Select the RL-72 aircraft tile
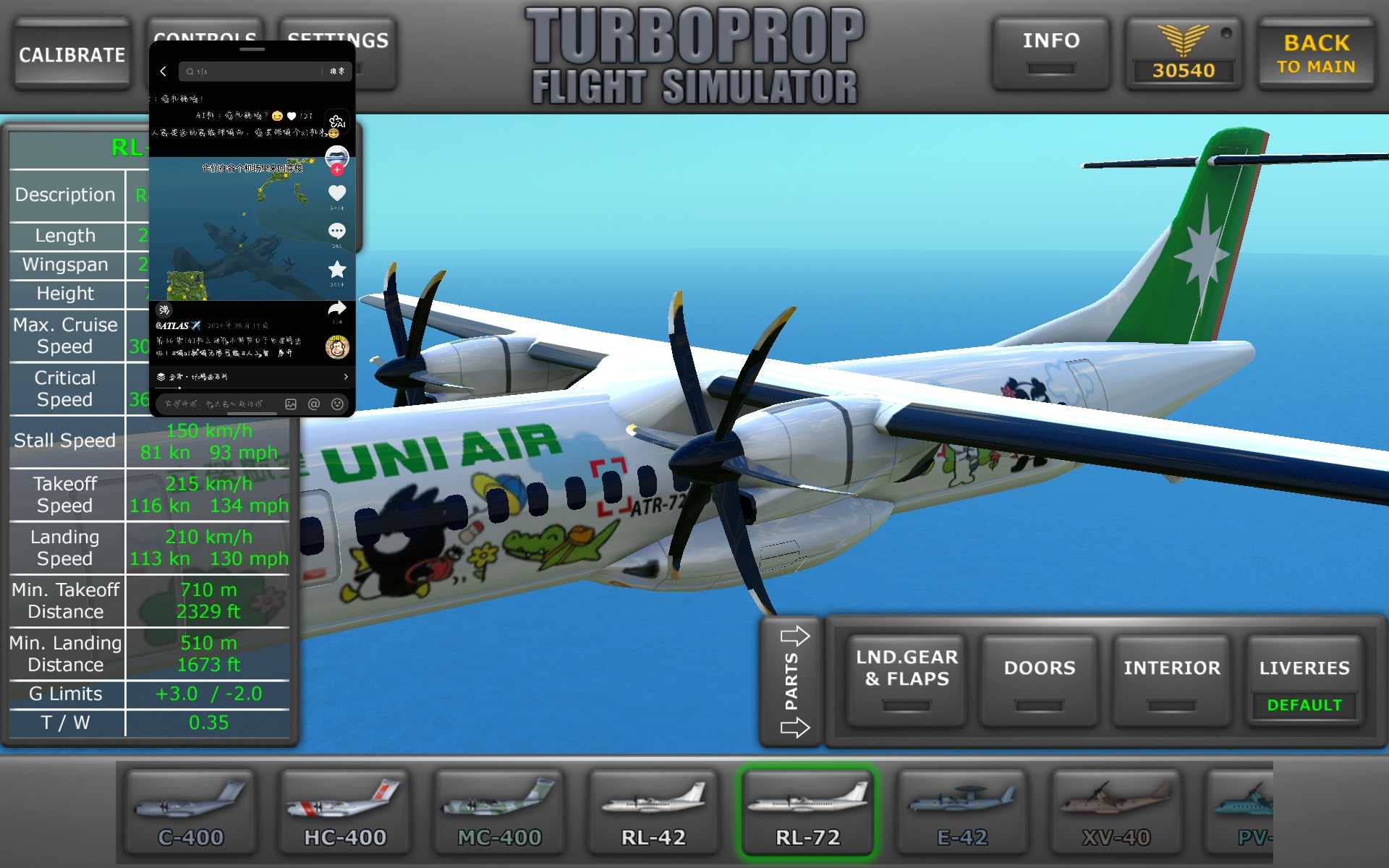This screenshot has height=868, width=1389. click(x=807, y=812)
